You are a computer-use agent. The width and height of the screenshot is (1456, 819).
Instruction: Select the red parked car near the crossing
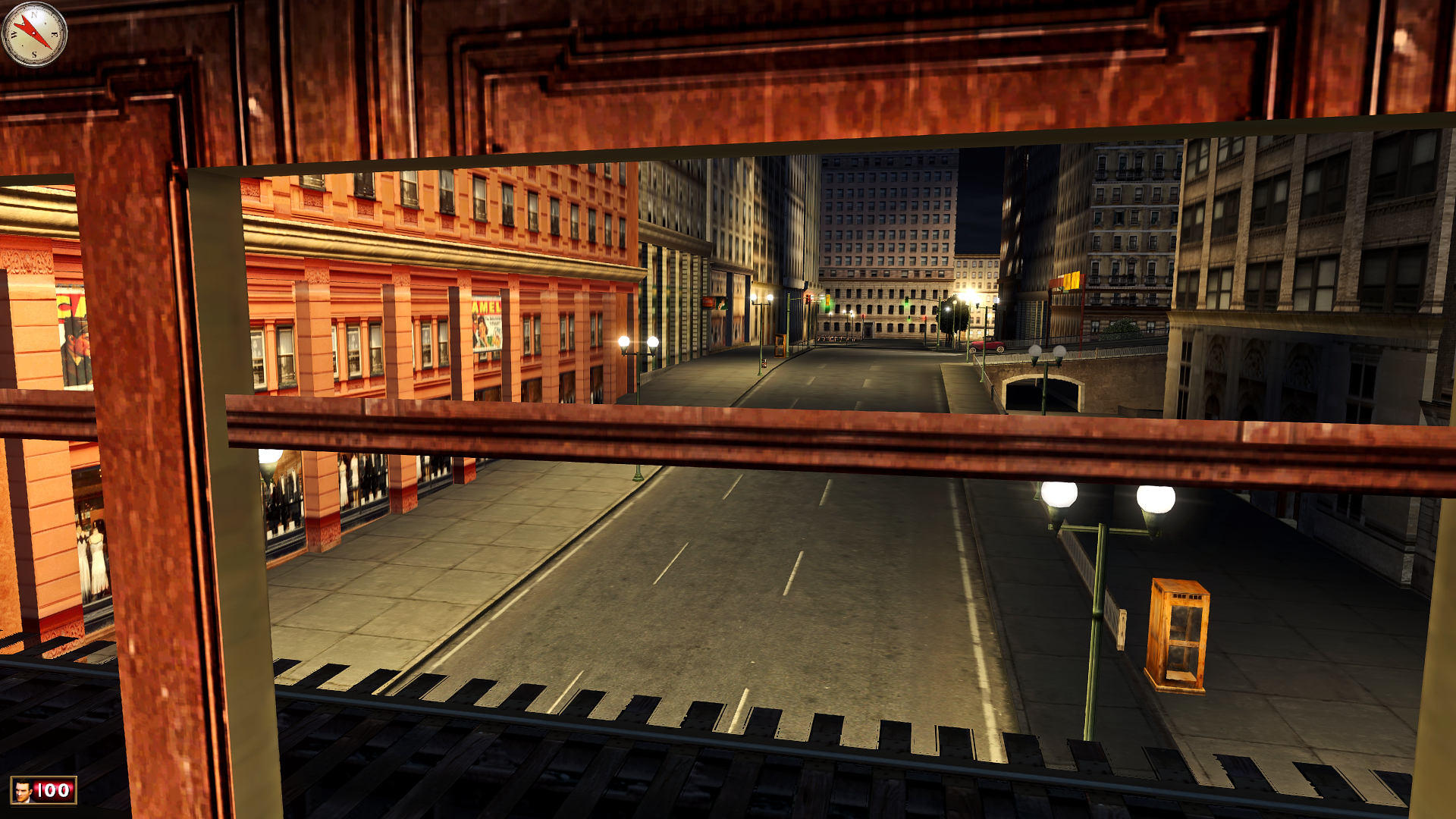coord(987,347)
